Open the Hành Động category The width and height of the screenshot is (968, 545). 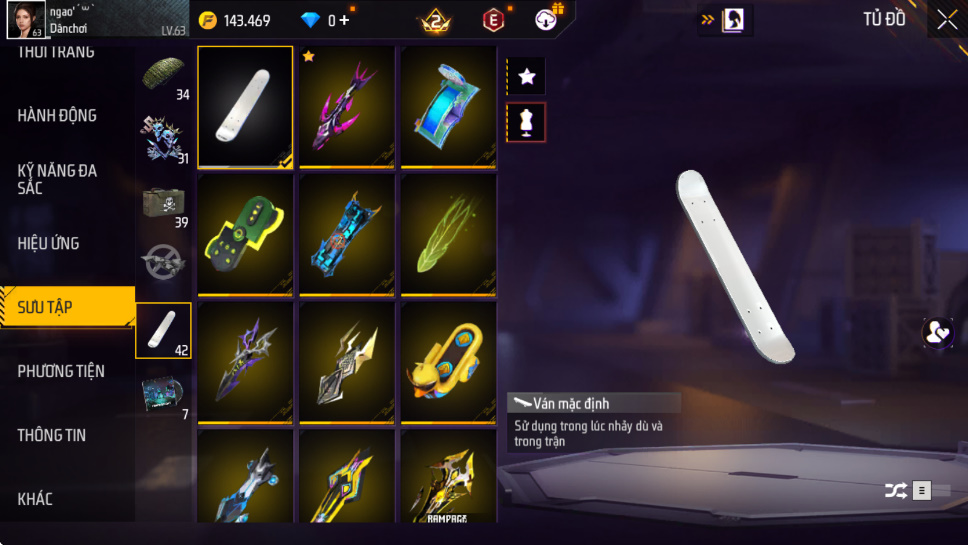coord(57,116)
